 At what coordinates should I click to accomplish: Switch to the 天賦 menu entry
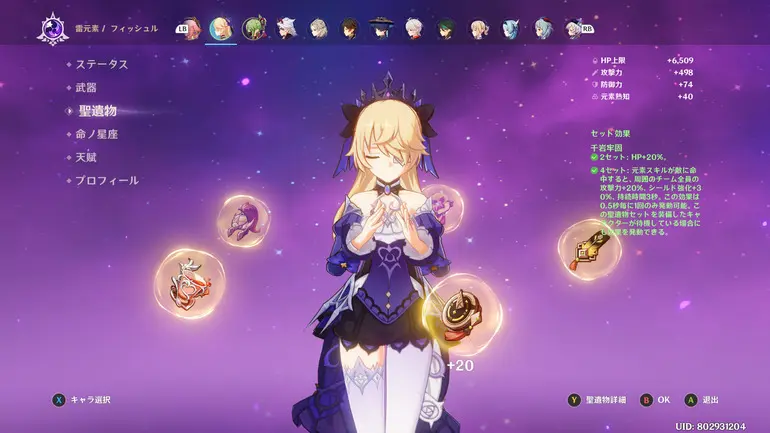coord(86,157)
